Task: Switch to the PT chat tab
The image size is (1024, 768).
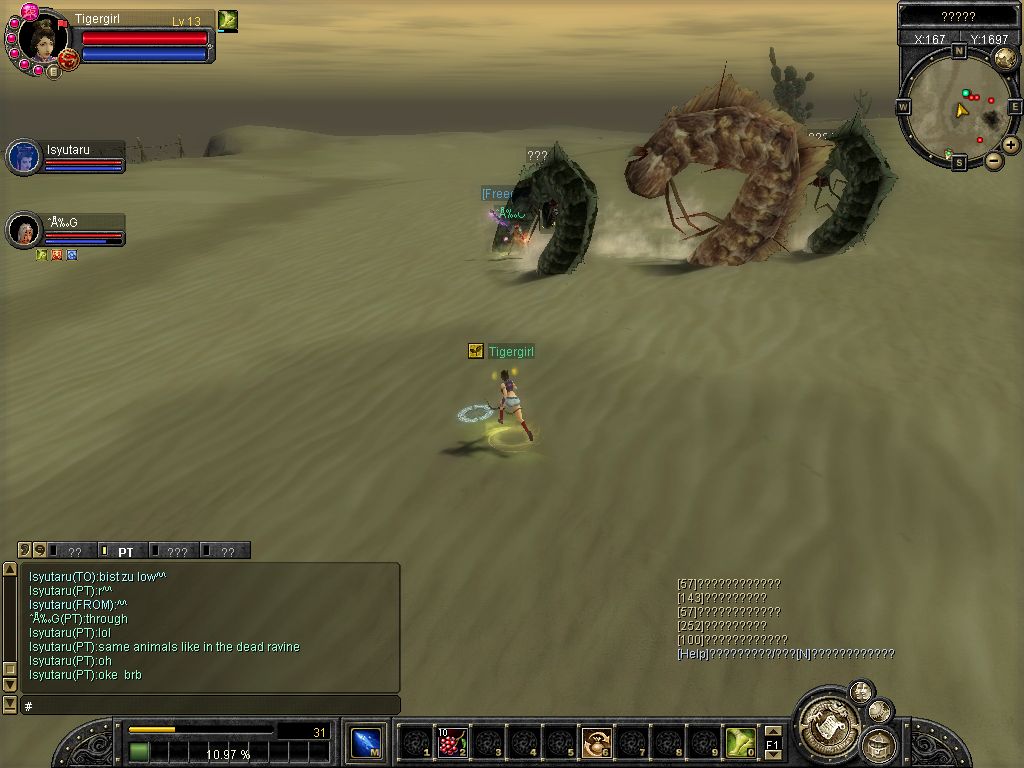Action: [125, 551]
